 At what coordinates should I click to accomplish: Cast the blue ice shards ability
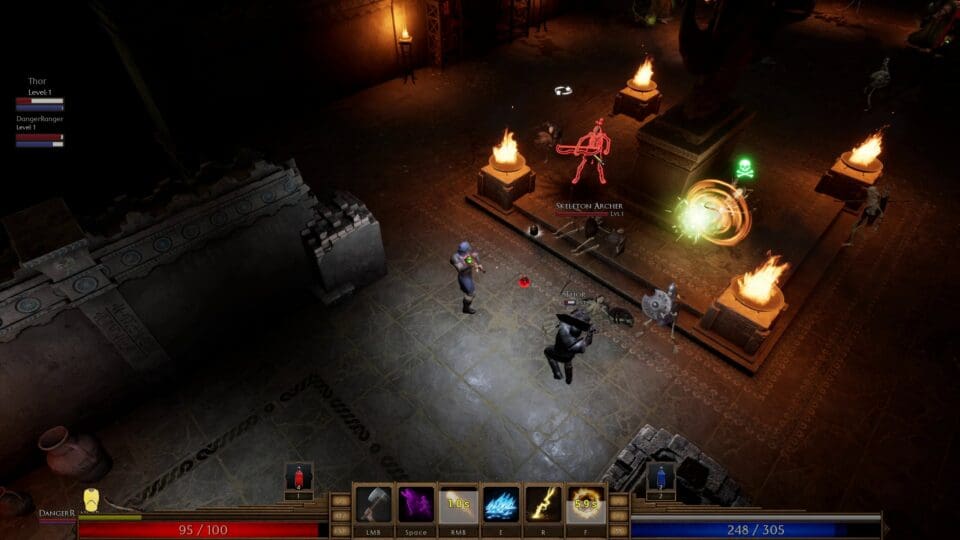click(x=501, y=504)
